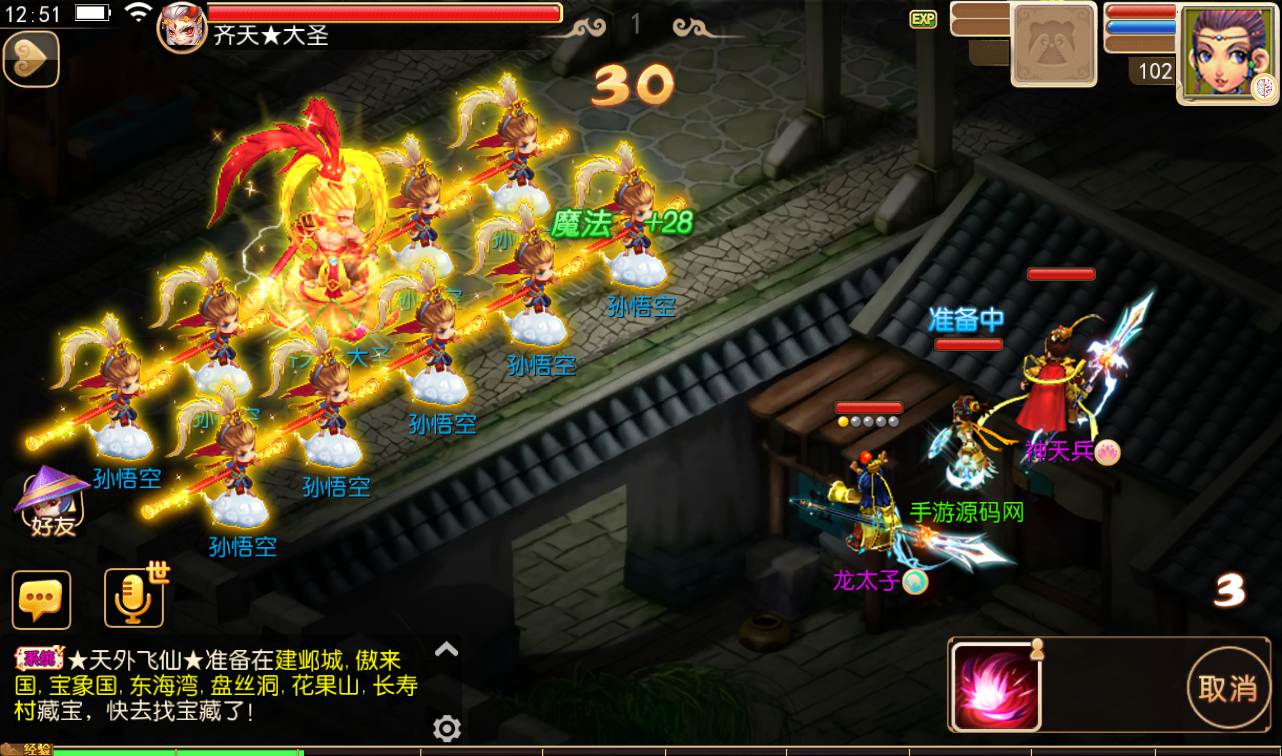Select the empty pet portrait slot
The height and width of the screenshot is (756, 1282).
(x=1053, y=45)
